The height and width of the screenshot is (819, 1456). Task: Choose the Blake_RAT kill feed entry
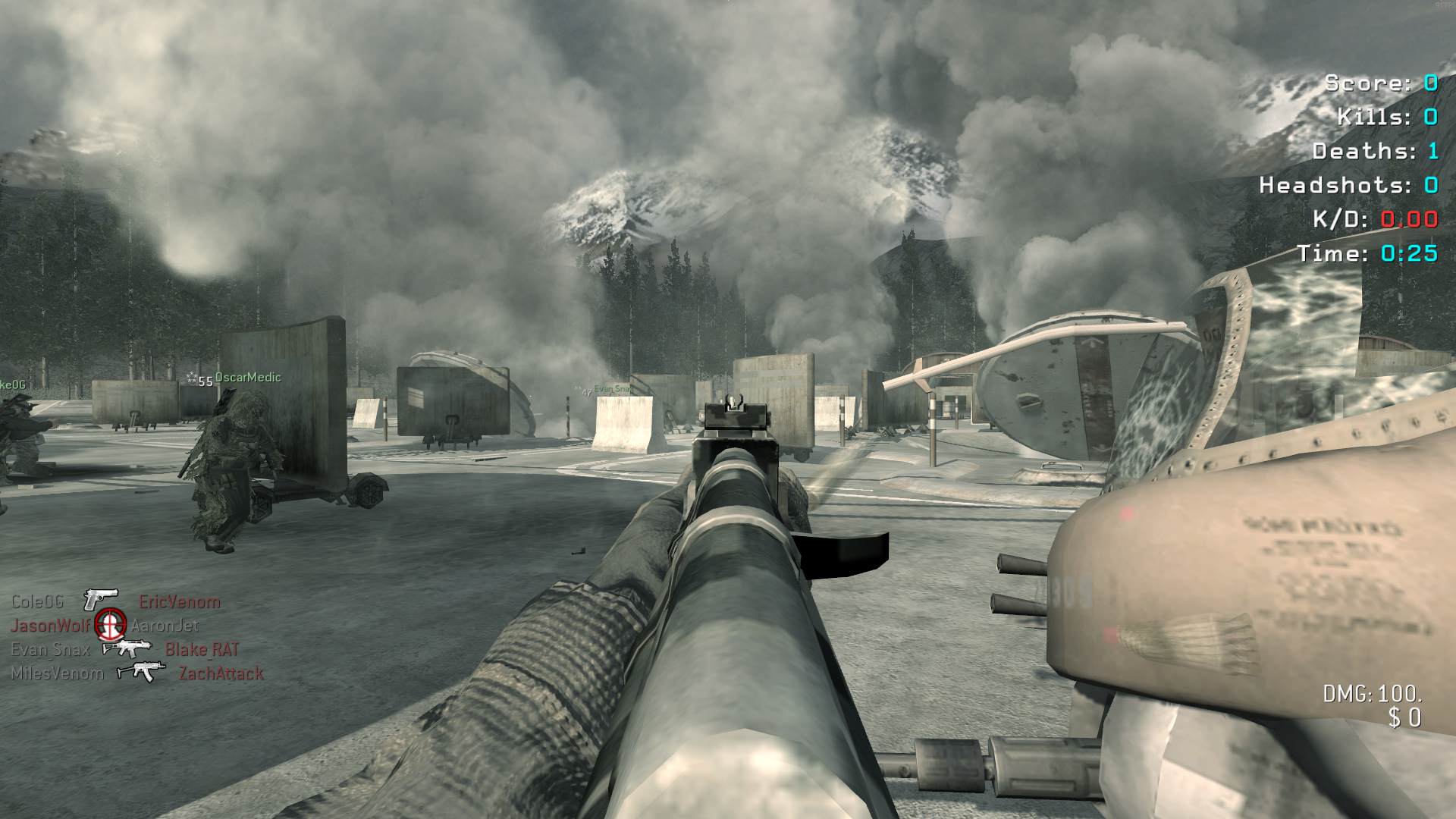point(202,650)
